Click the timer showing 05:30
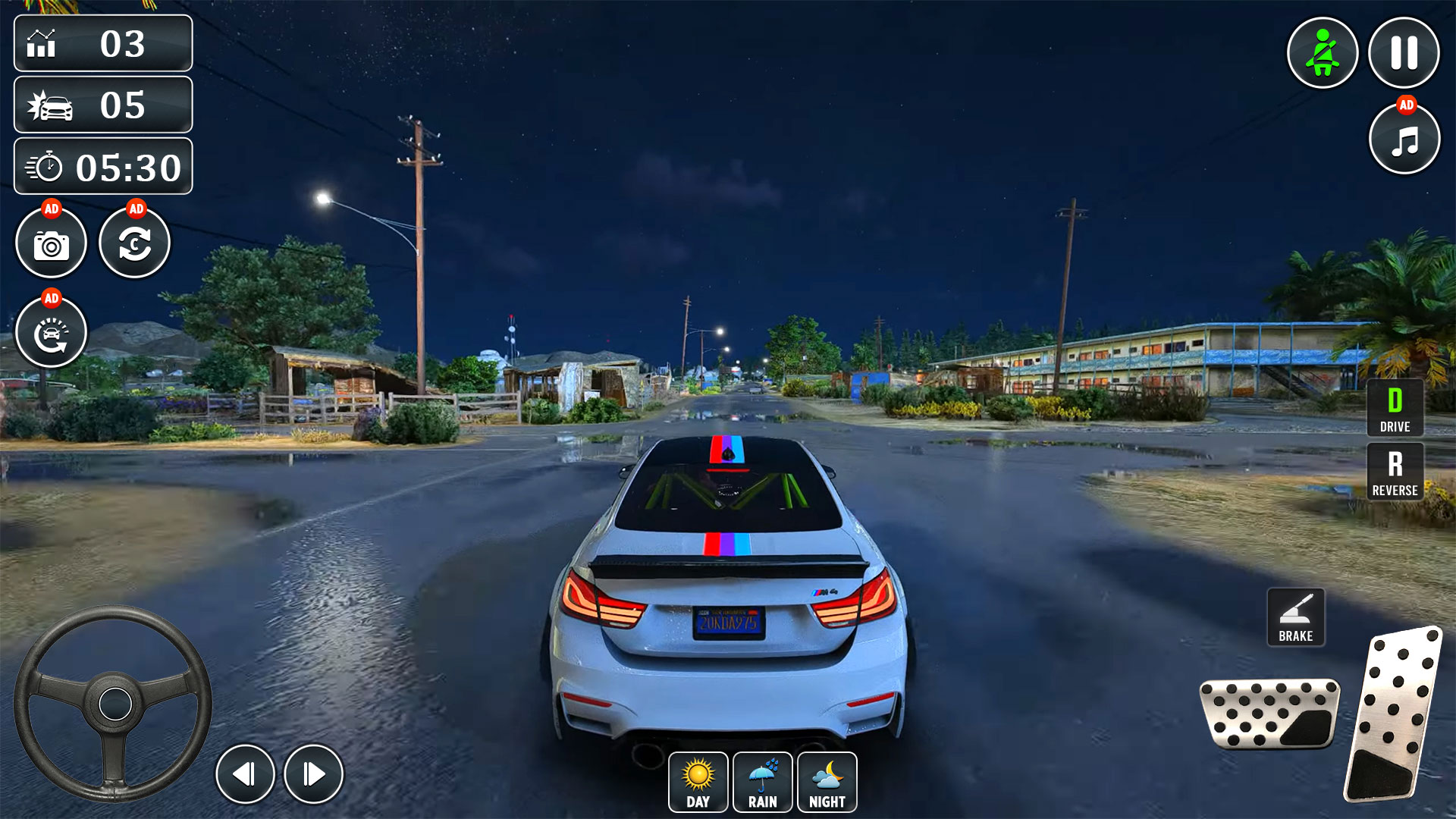This screenshot has width=1456, height=819. [102, 167]
